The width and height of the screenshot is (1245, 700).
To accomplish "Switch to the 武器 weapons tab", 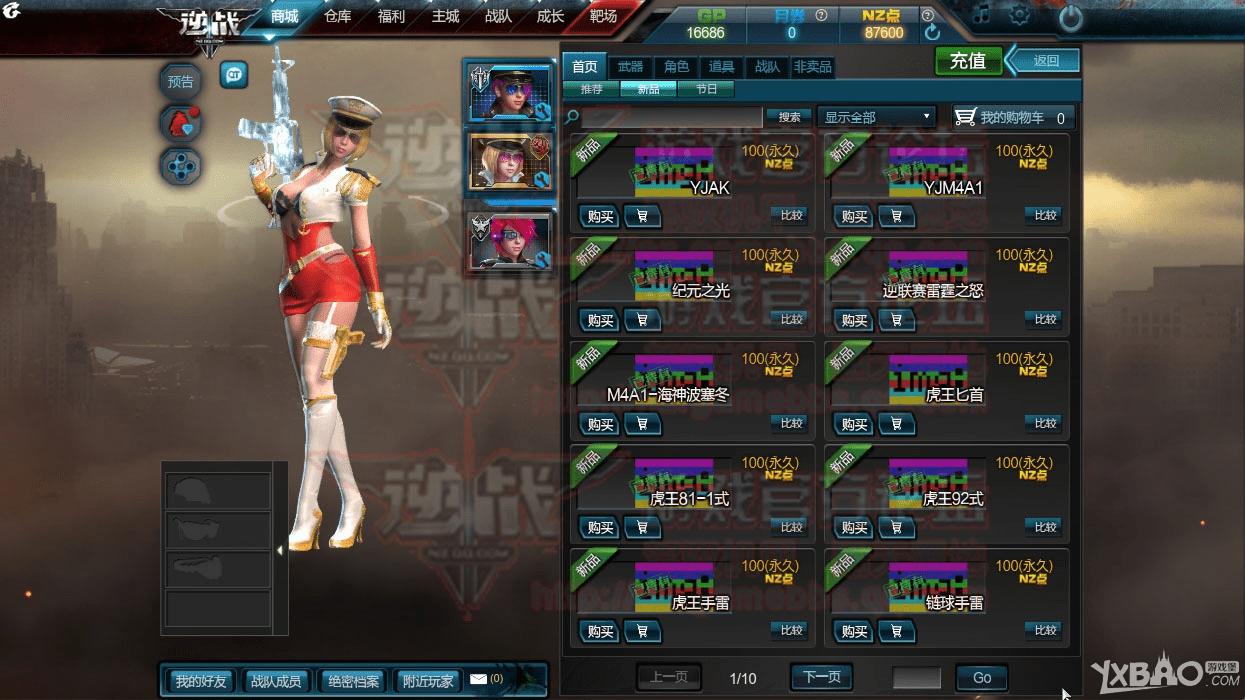I will tap(630, 67).
